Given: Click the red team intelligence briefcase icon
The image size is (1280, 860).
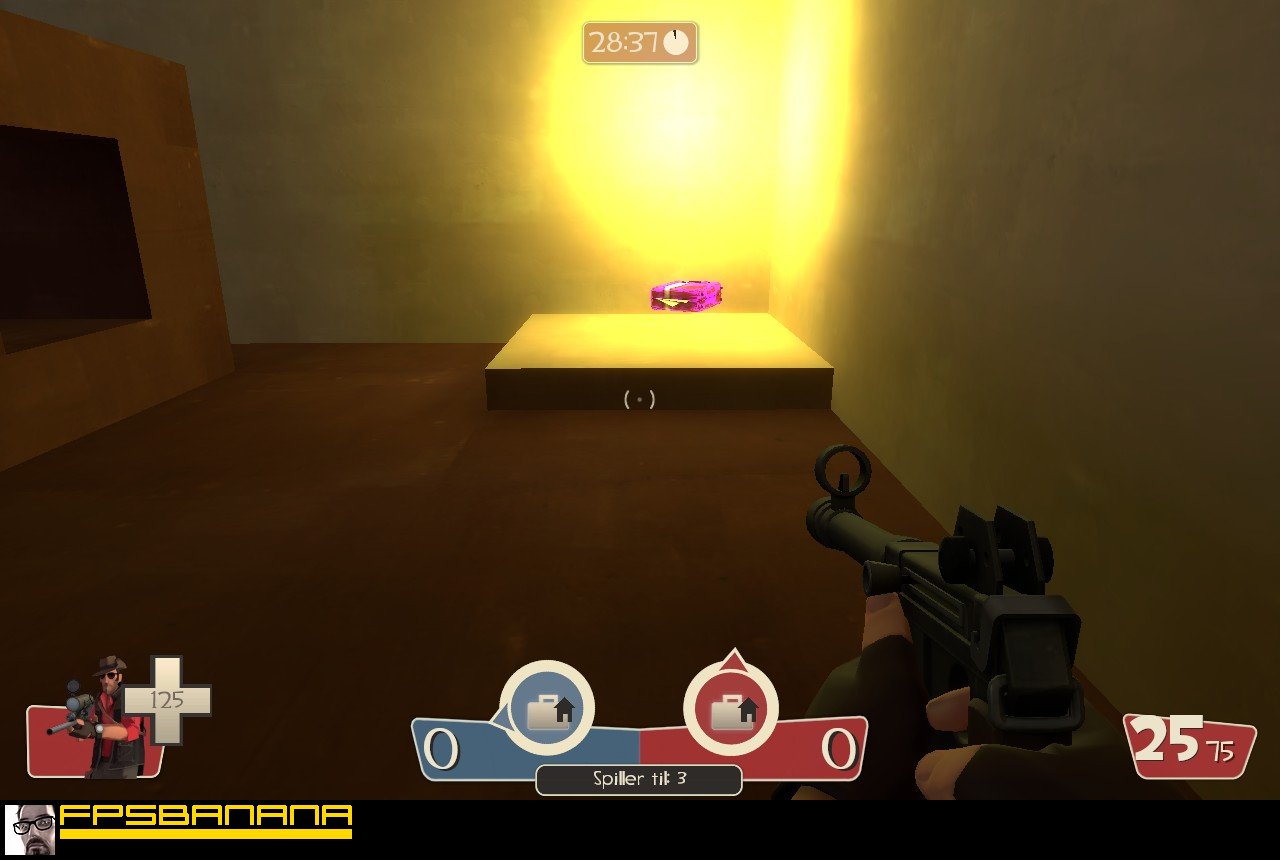Looking at the screenshot, I should (x=730, y=709).
